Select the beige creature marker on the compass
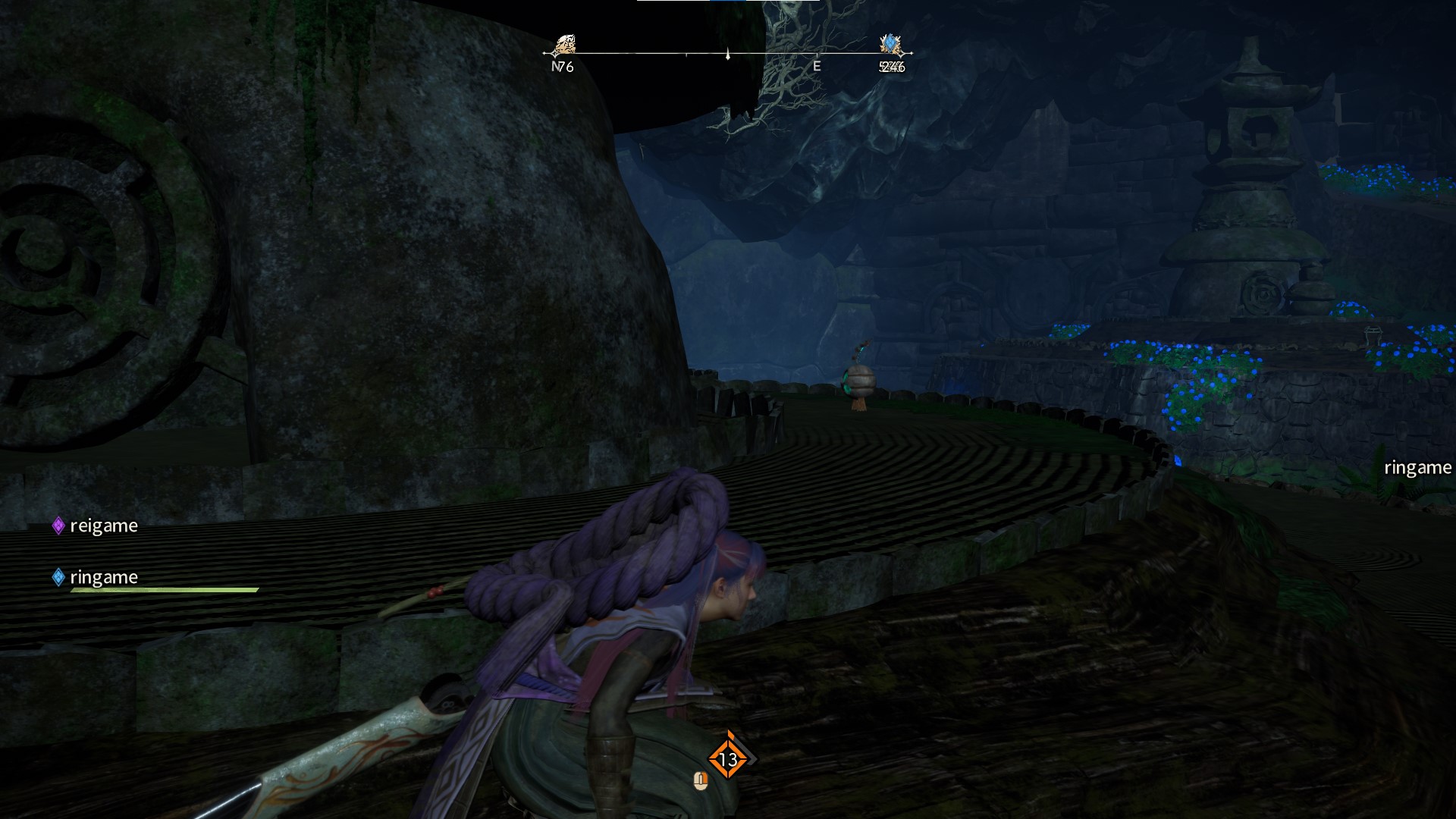1456x819 pixels. coord(563,45)
